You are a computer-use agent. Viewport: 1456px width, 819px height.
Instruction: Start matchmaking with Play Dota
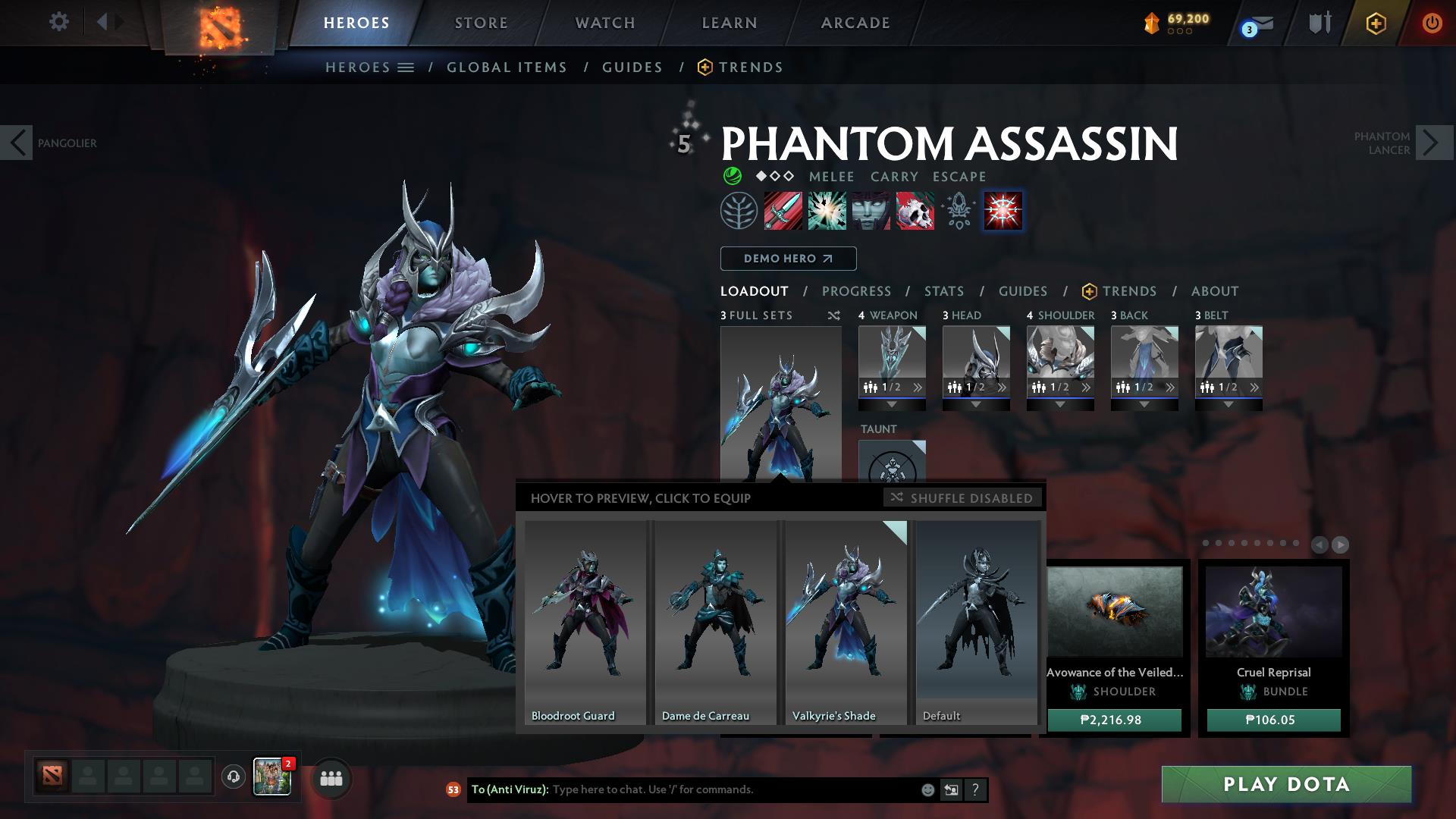[x=1286, y=784]
